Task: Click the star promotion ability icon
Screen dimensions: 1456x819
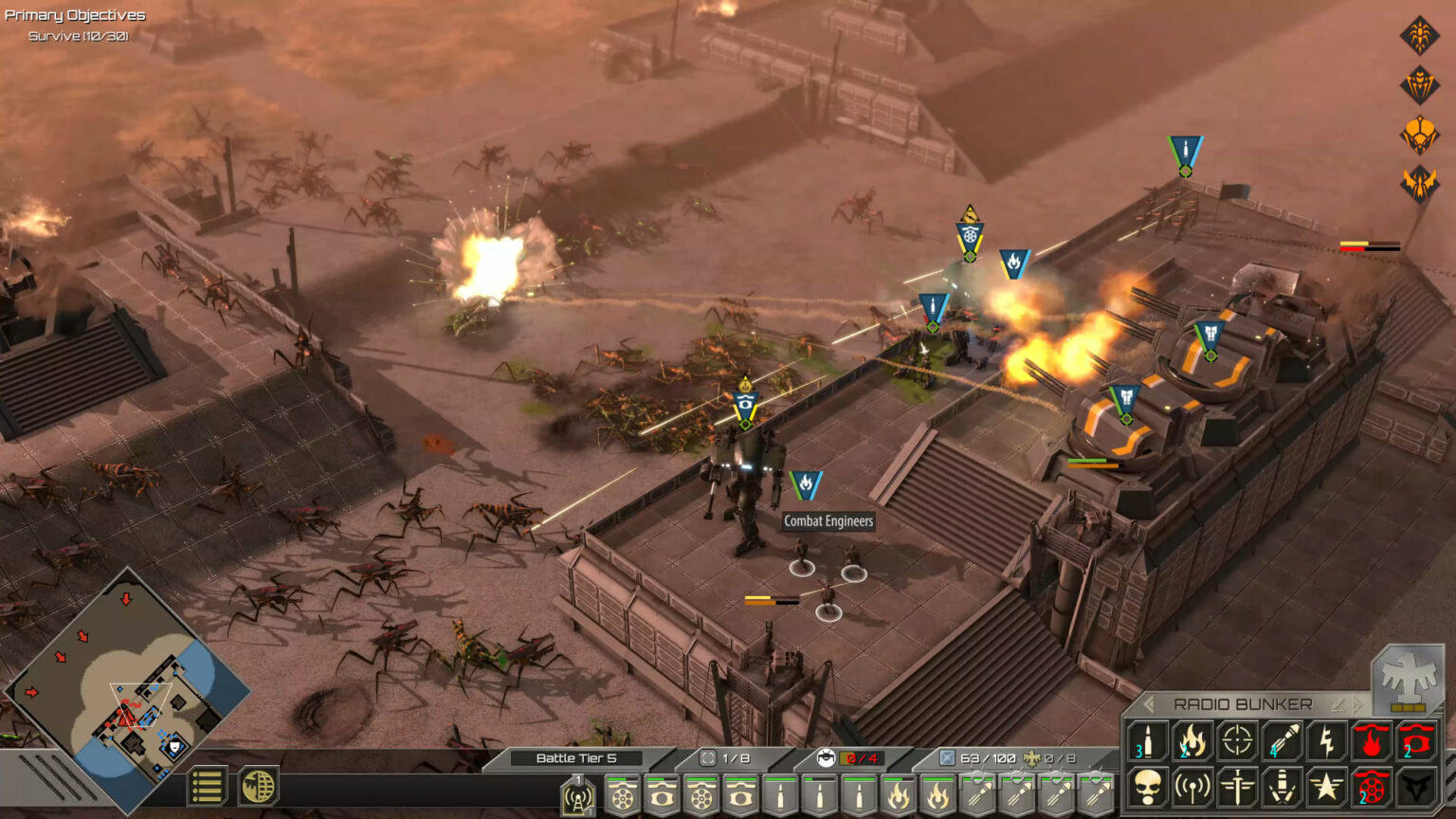Action: point(1326,787)
